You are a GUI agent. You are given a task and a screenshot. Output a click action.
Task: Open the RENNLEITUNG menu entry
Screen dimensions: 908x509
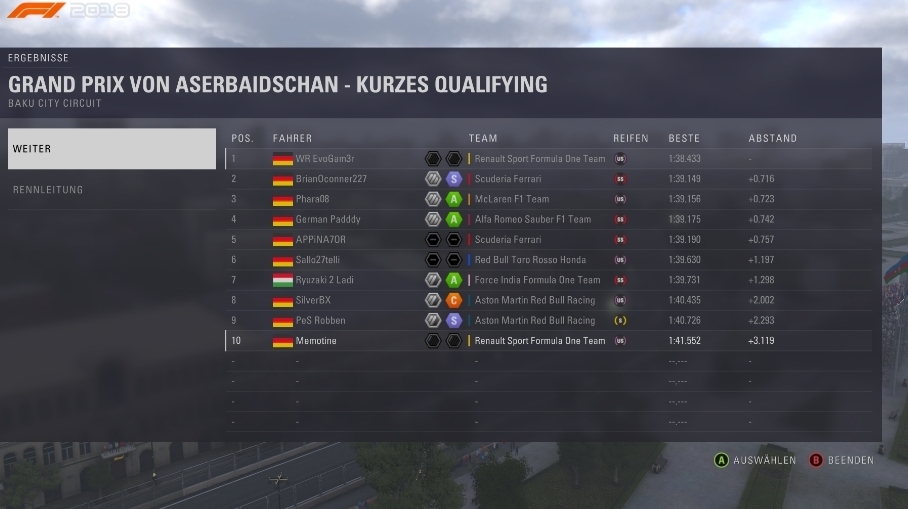tap(111, 190)
